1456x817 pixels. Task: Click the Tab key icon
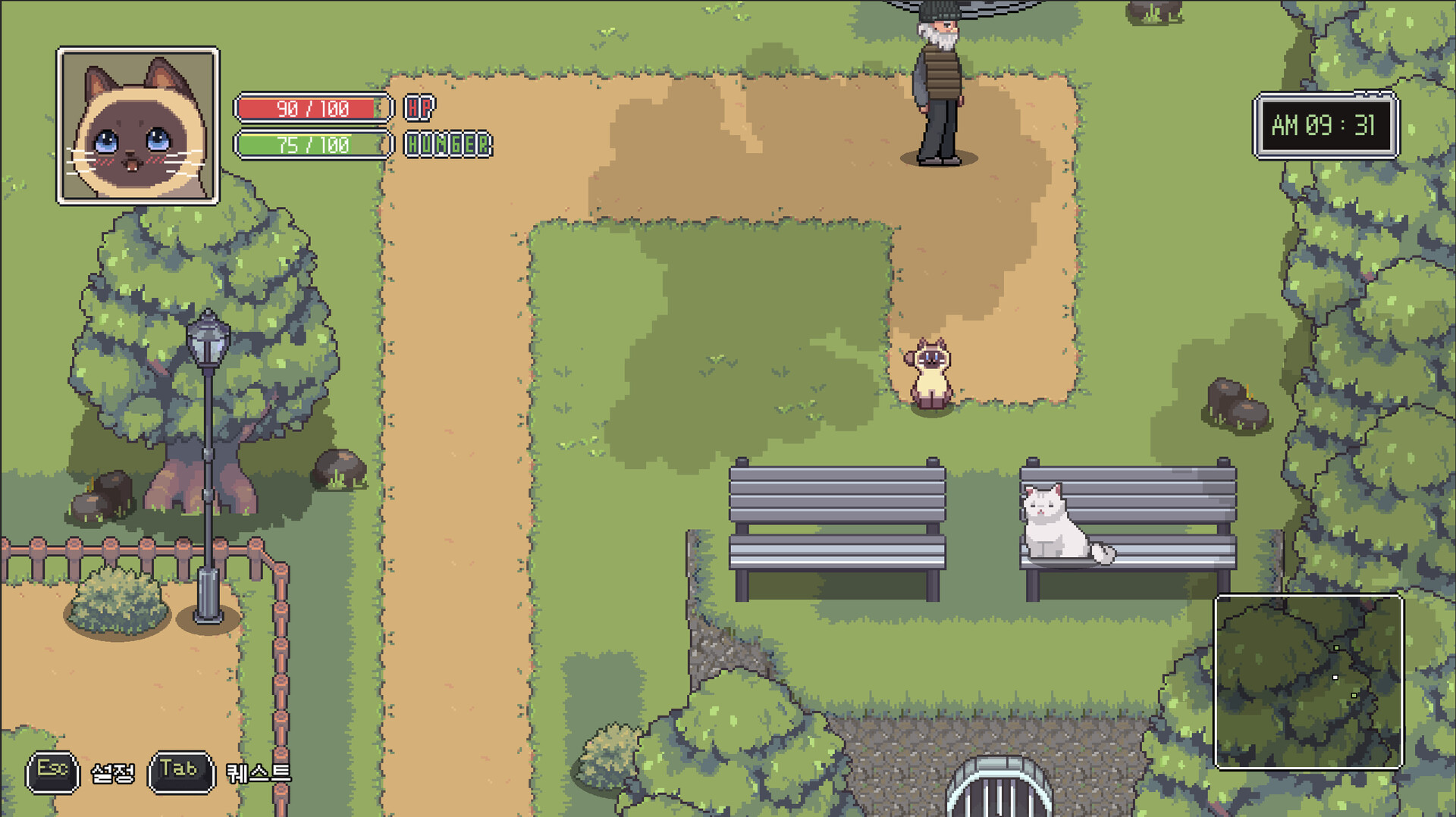click(182, 770)
